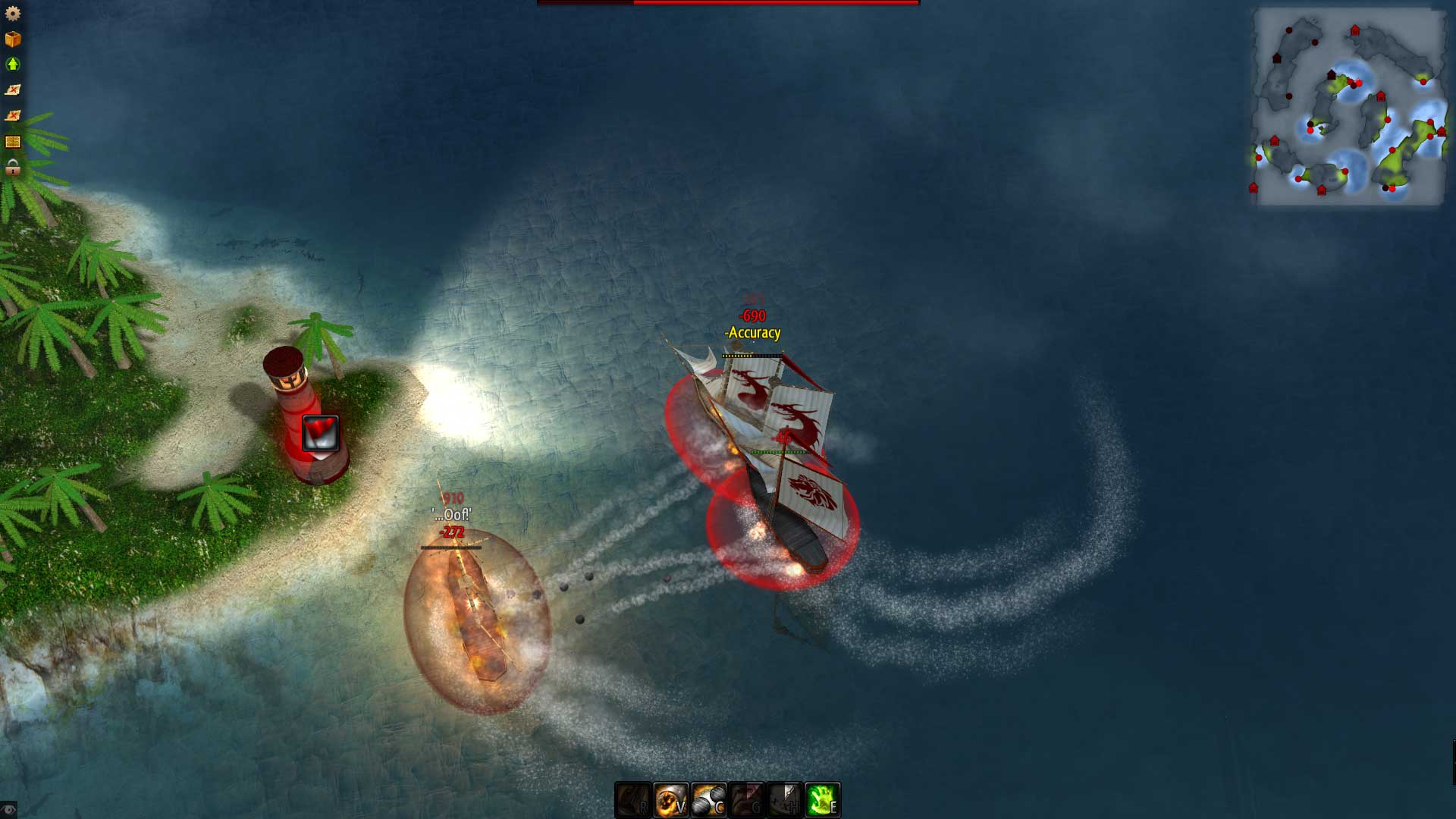Screen dimensions: 1456x819
Task: Toggle the padlock icon
Action: (13, 168)
